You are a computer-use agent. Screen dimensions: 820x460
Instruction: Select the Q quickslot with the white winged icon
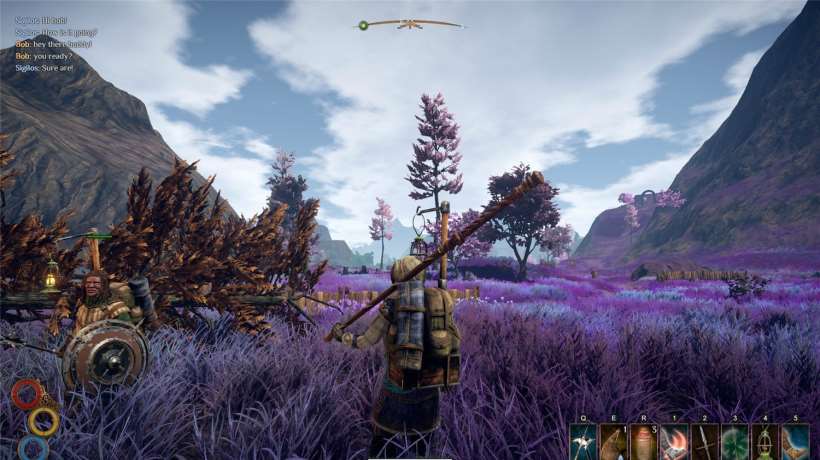(583, 442)
